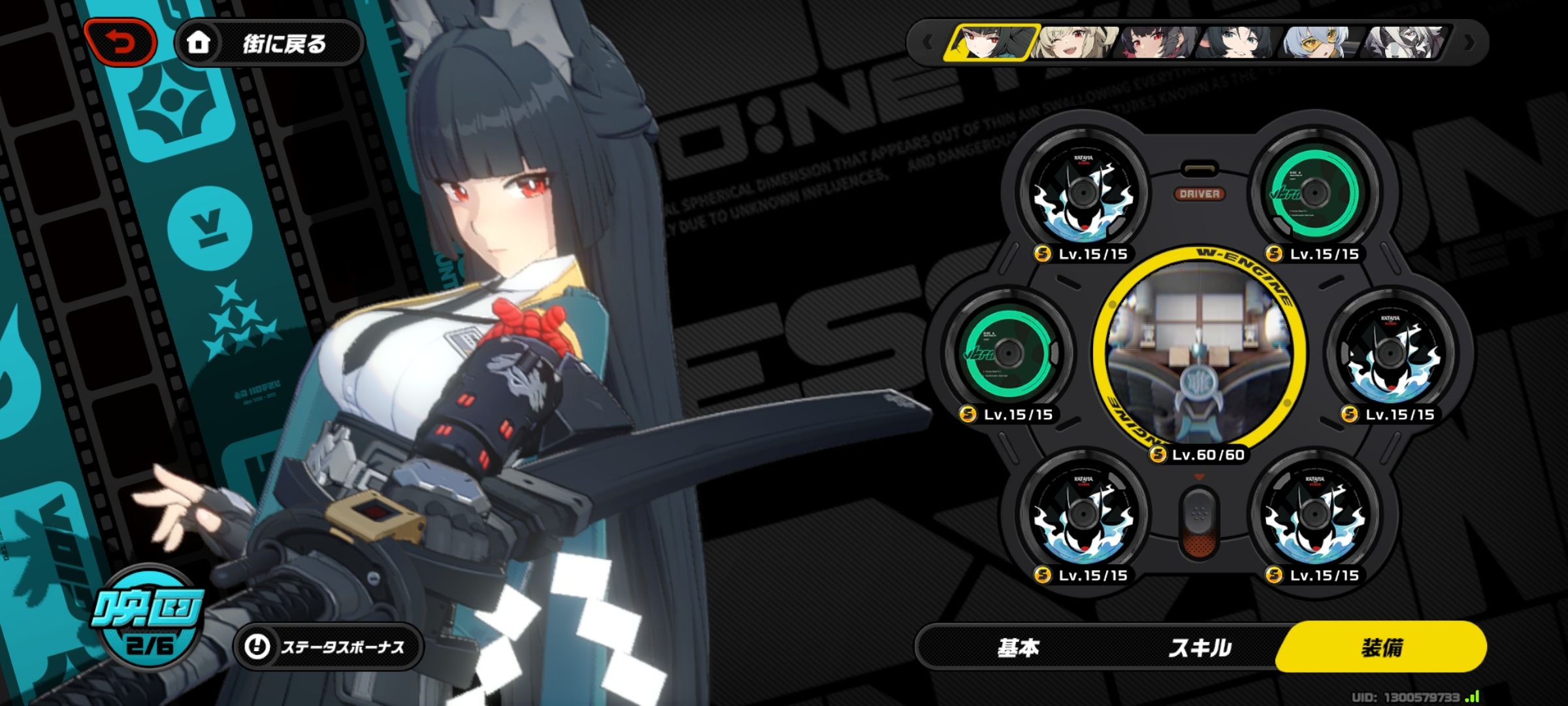Open the W-Engine slot at Lv.60/60
Viewport: 1568px width, 706px height.
1200,353
